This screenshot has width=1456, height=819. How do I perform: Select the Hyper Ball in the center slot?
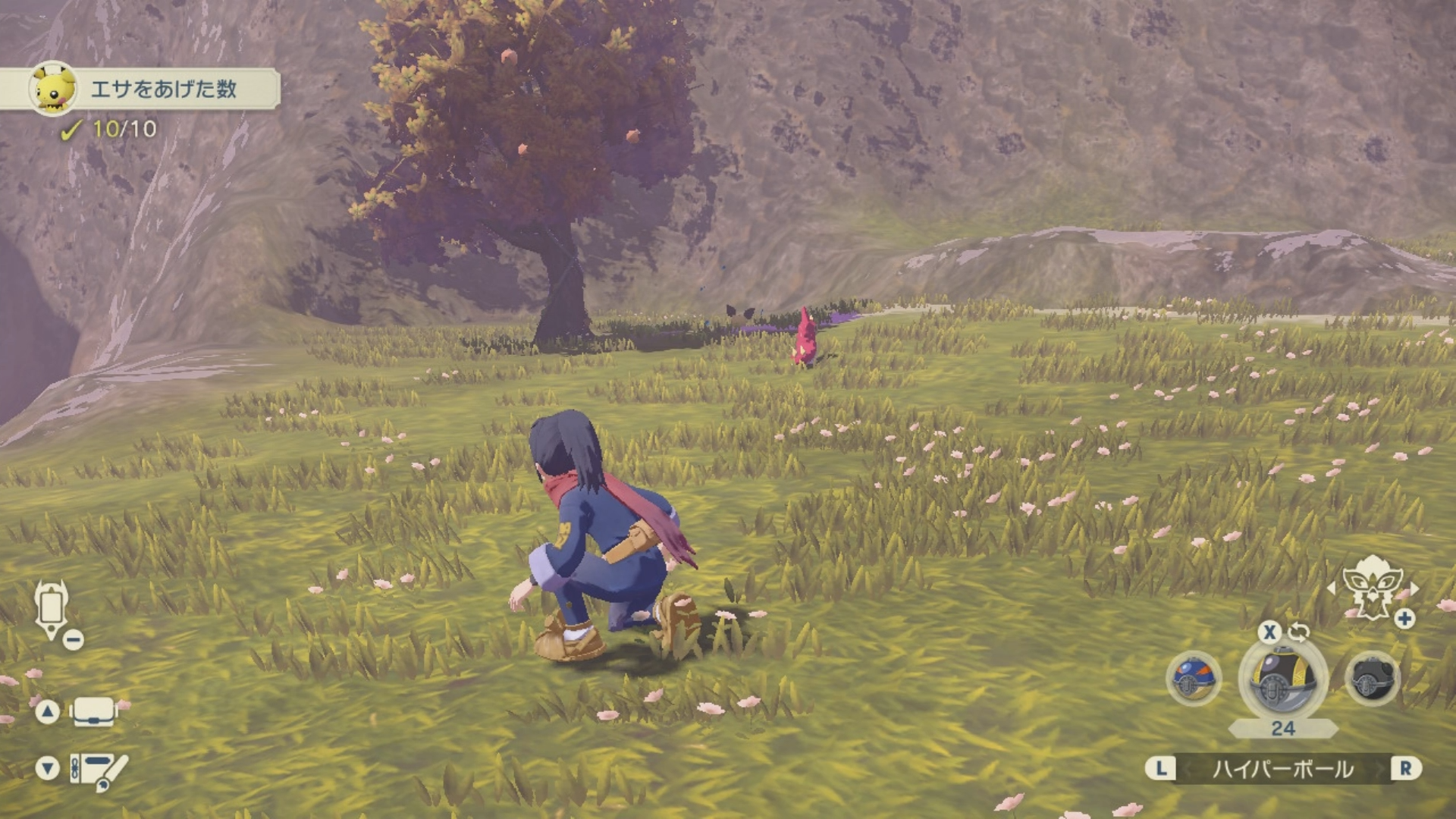[x=1282, y=678]
